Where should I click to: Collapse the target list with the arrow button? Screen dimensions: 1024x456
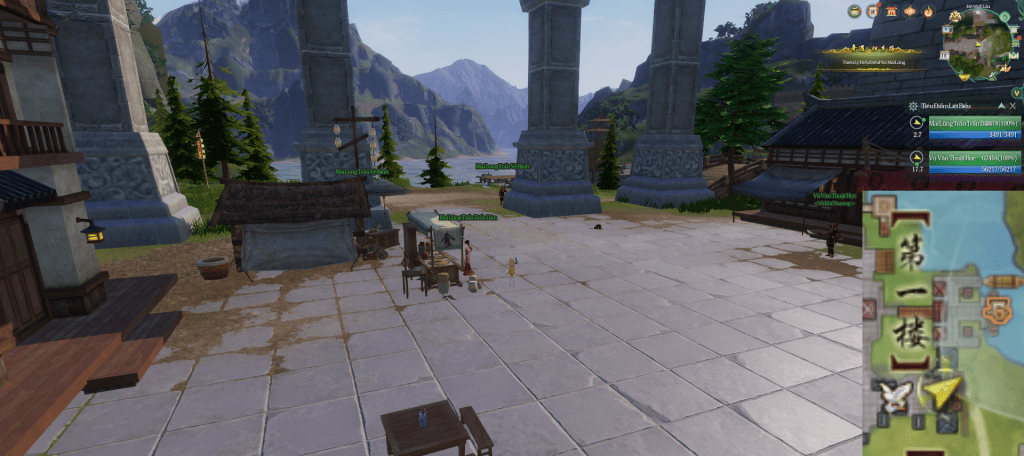click(999, 106)
